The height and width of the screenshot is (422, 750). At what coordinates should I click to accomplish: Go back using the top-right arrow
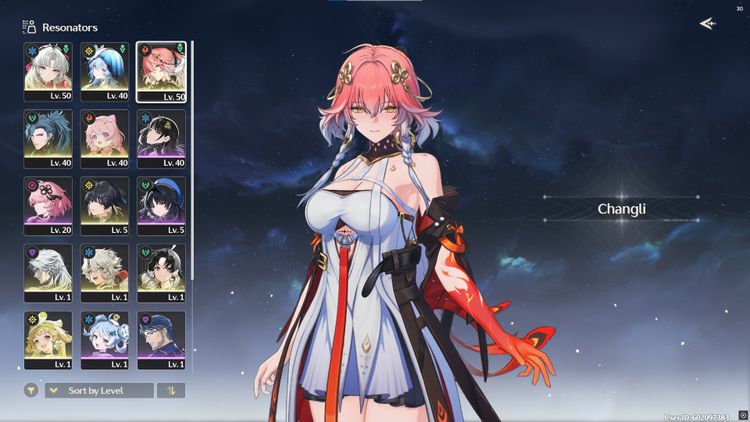pyautogui.click(x=708, y=24)
